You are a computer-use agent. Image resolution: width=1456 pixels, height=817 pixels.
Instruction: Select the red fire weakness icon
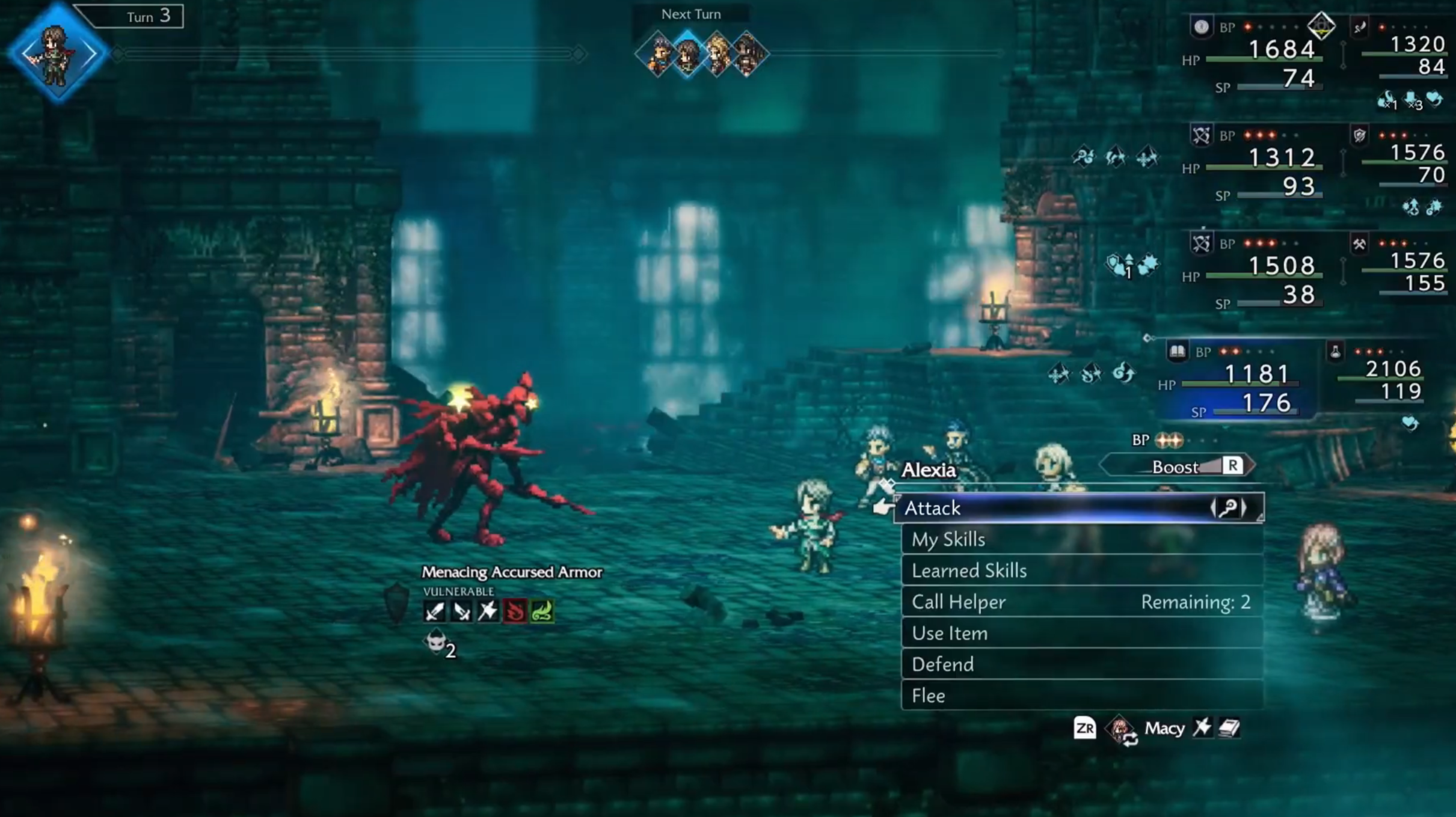tap(515, 611)
